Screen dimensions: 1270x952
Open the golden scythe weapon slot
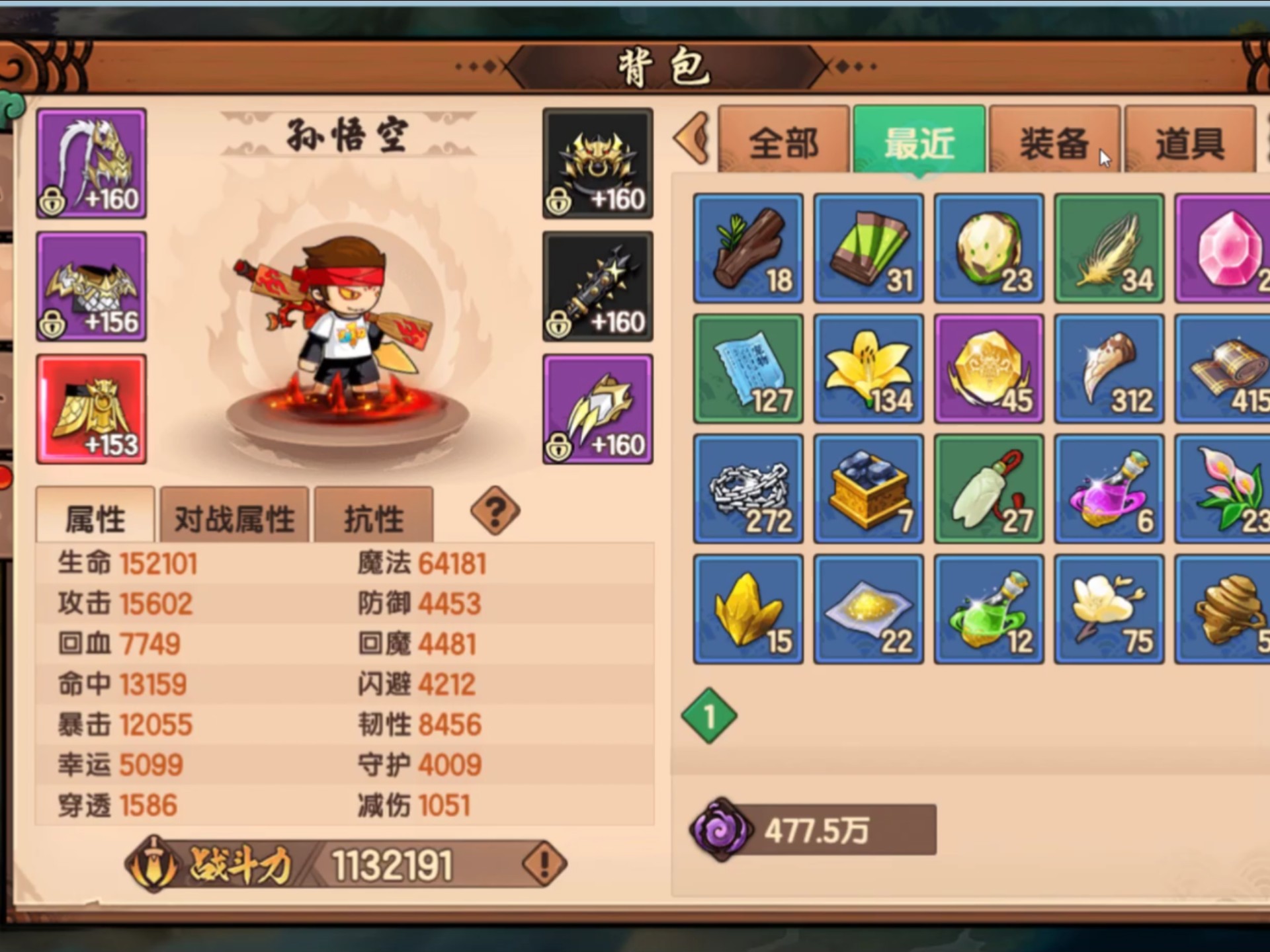click(x=91, y=162)
